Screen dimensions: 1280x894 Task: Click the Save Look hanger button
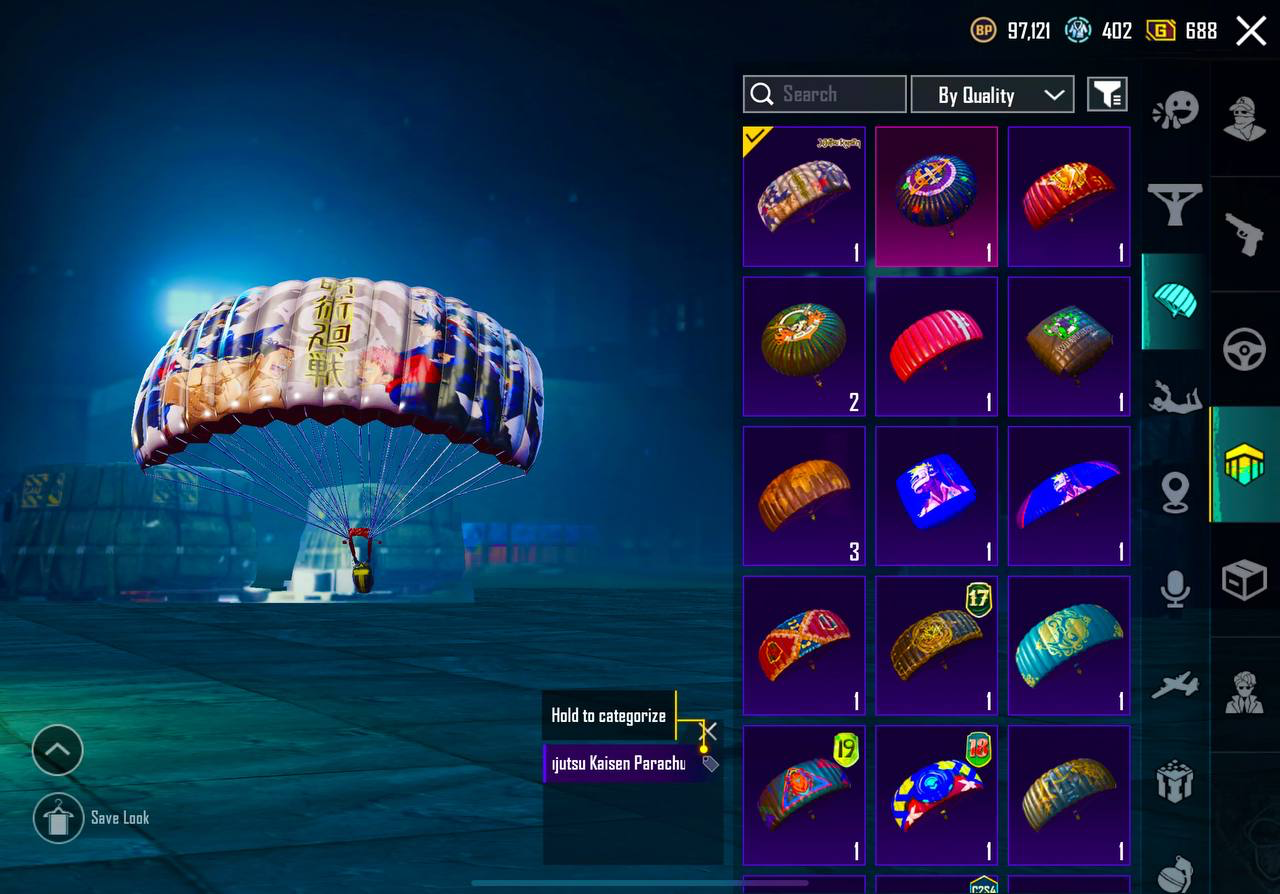pyautogui.click(x=58, y=818)
